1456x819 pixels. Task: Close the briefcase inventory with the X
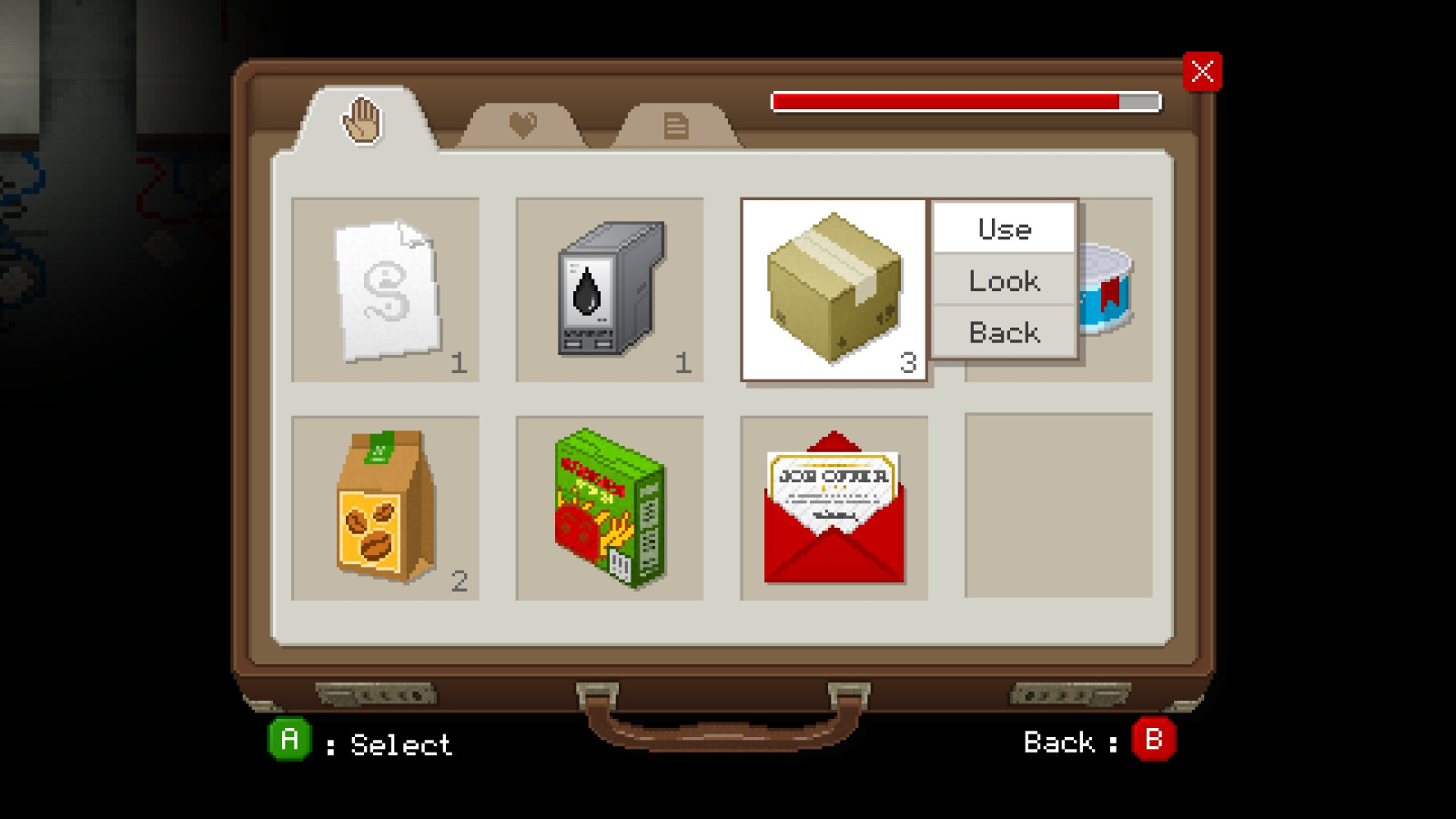click(x=1203, y=72)
